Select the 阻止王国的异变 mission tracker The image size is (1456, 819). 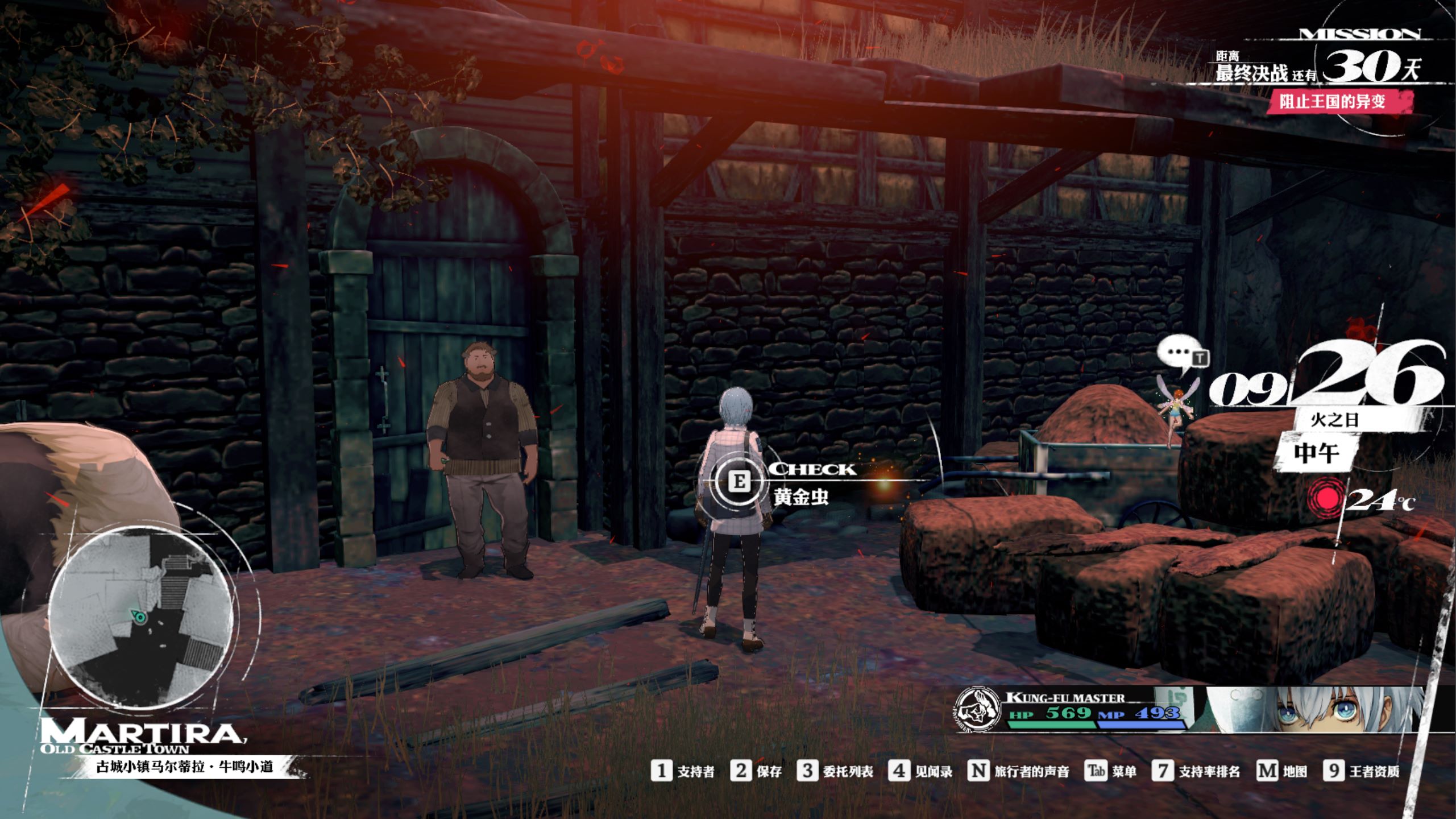[x=1332, y=102]
